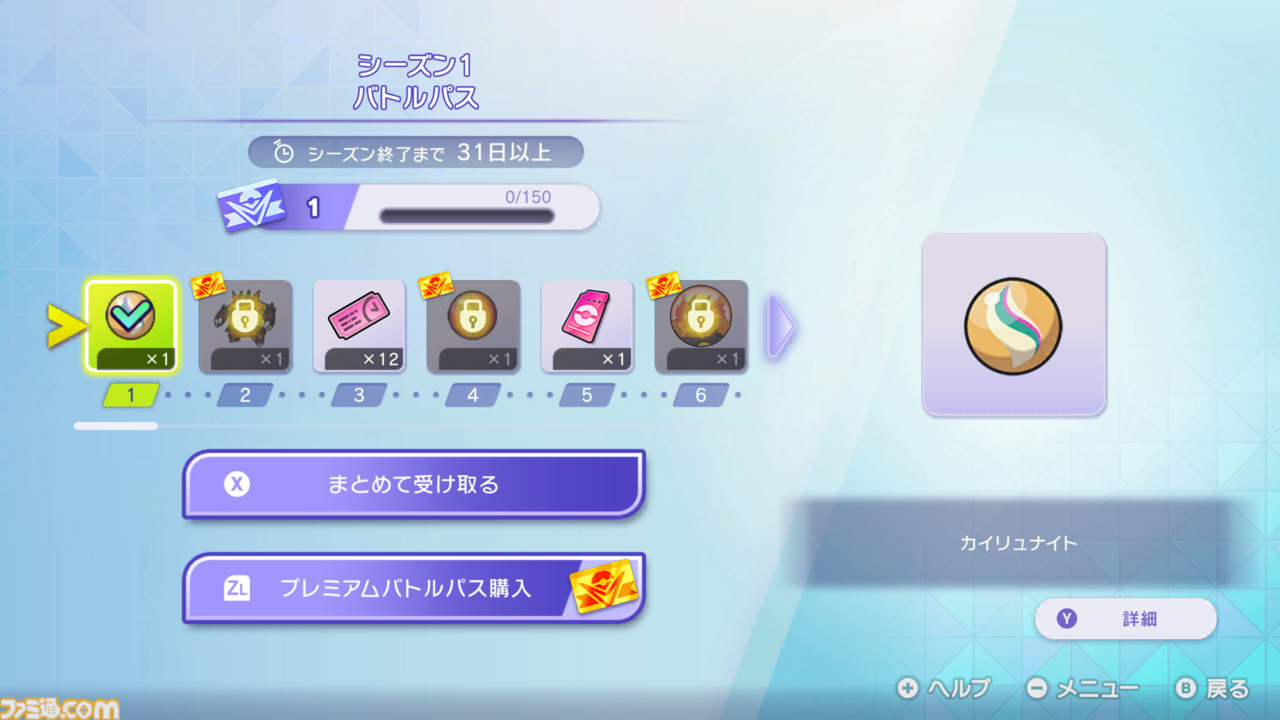1280x720 pixels.
Task: Select the pink ticket reward x12 in slot 3
Action: [x=359, y=328]
